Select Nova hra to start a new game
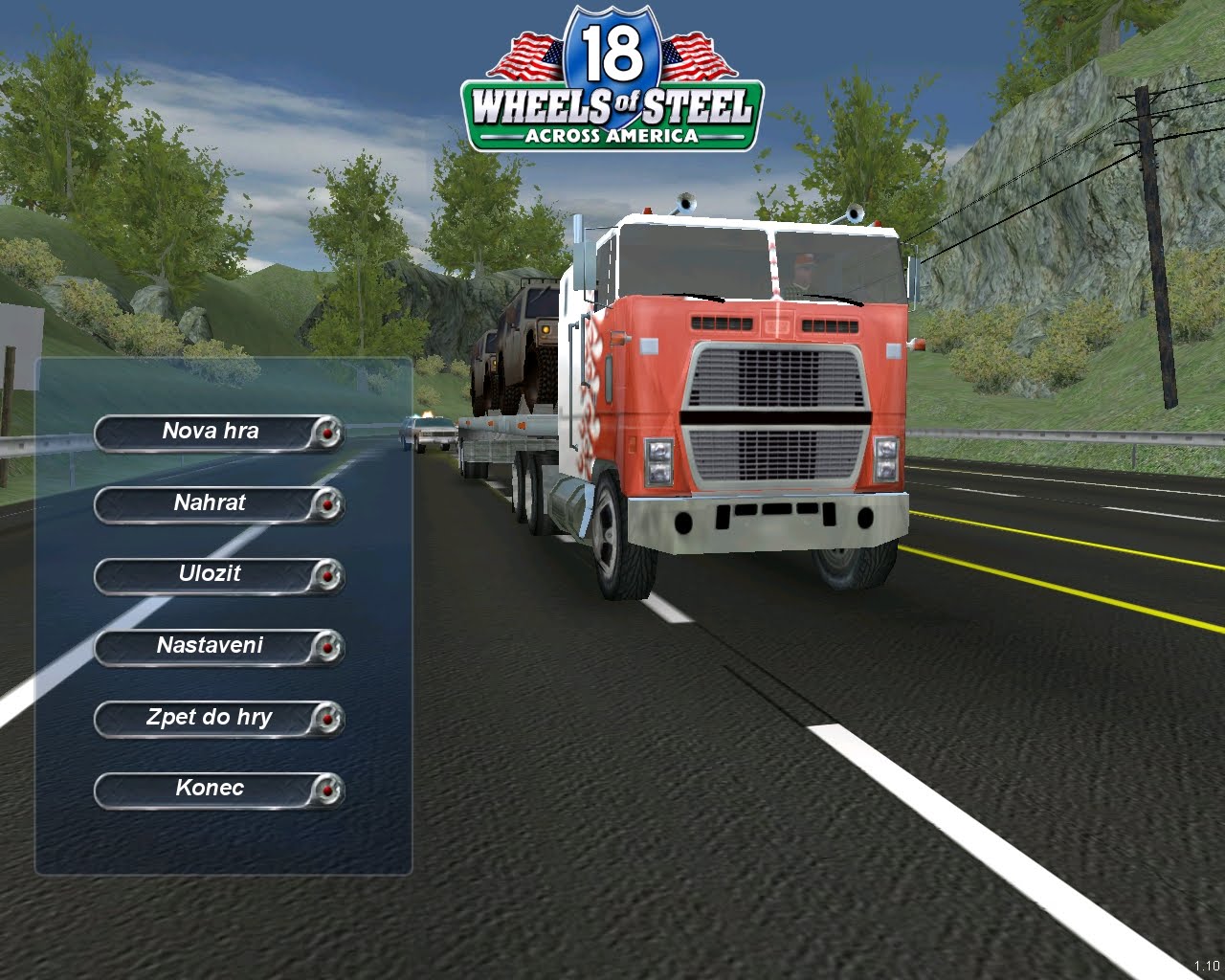1225x980 pixels. coord(210,432)
